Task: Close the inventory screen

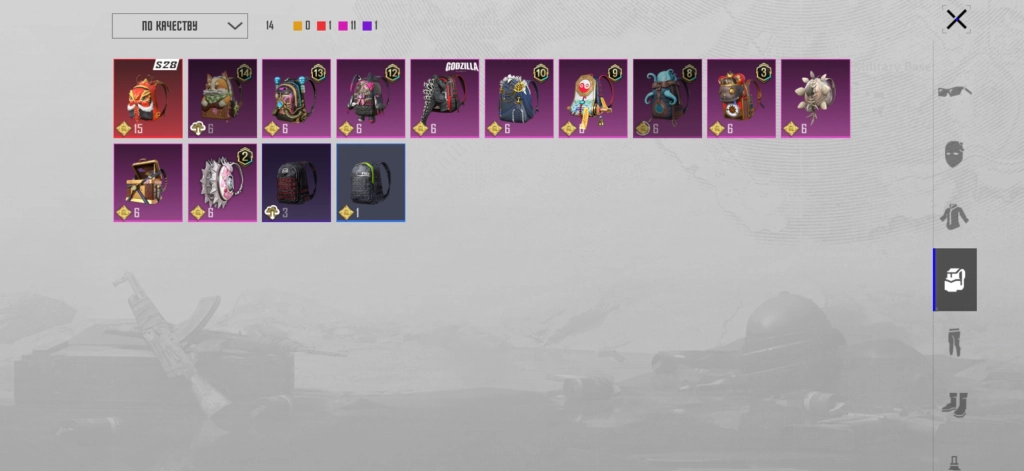Action: (x=956, y=19)
